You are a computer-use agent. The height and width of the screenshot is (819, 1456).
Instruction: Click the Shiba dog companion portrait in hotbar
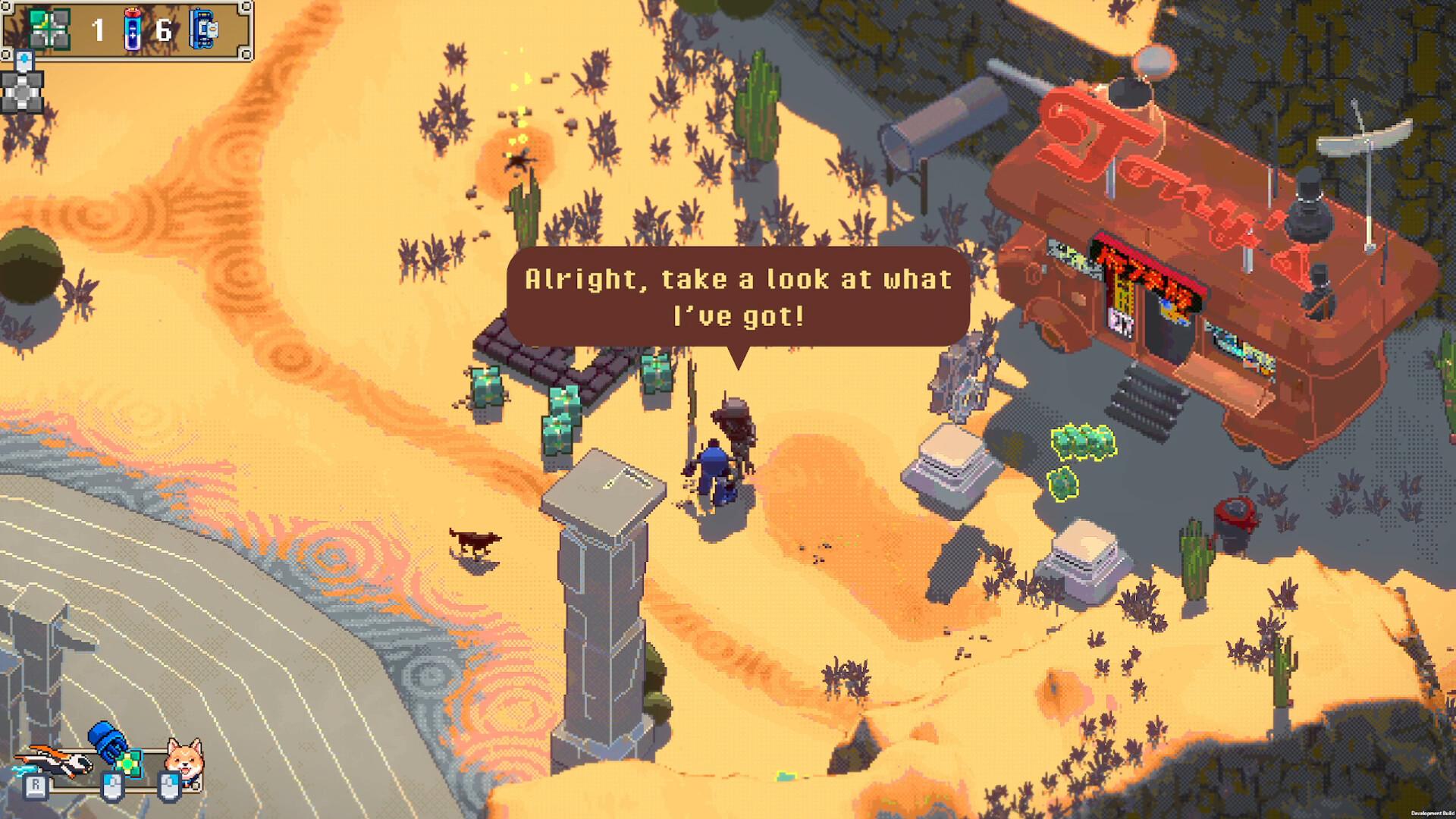click(x=184, y=757)
